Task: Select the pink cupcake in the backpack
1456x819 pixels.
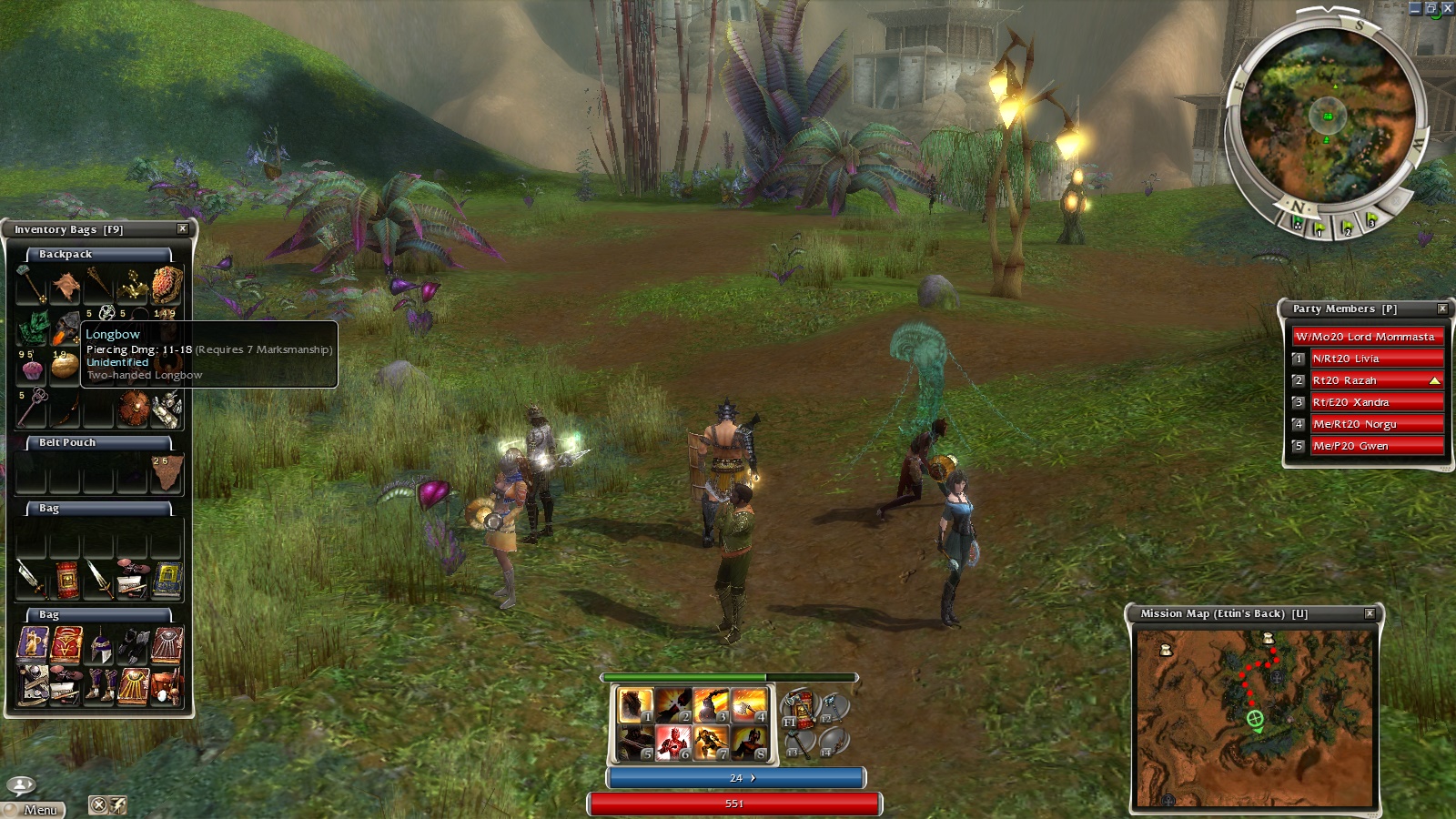Action: tap(32, 369)
